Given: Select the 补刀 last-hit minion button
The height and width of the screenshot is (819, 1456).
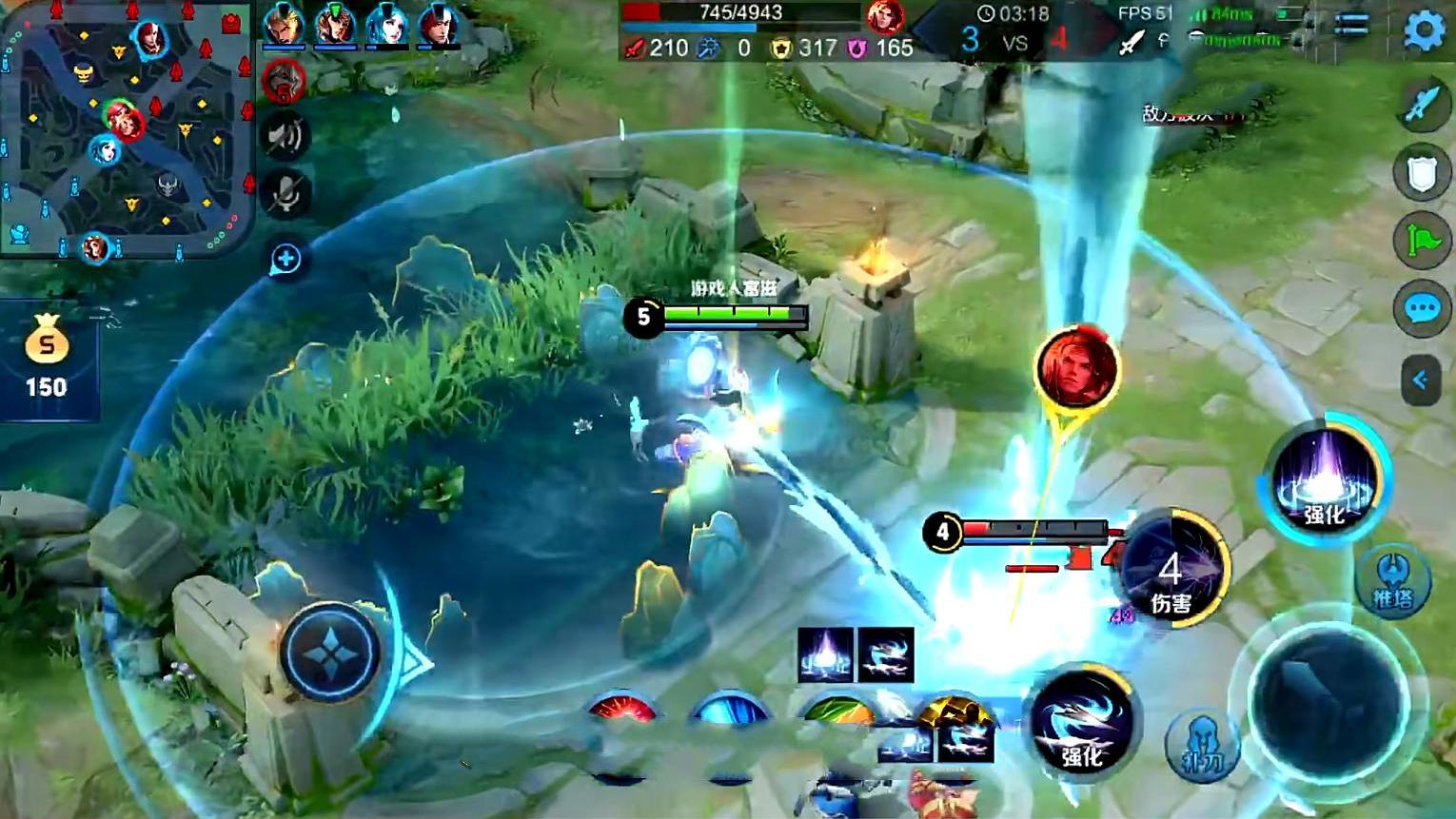Looking at the screenshot, I should [1202, 746].
